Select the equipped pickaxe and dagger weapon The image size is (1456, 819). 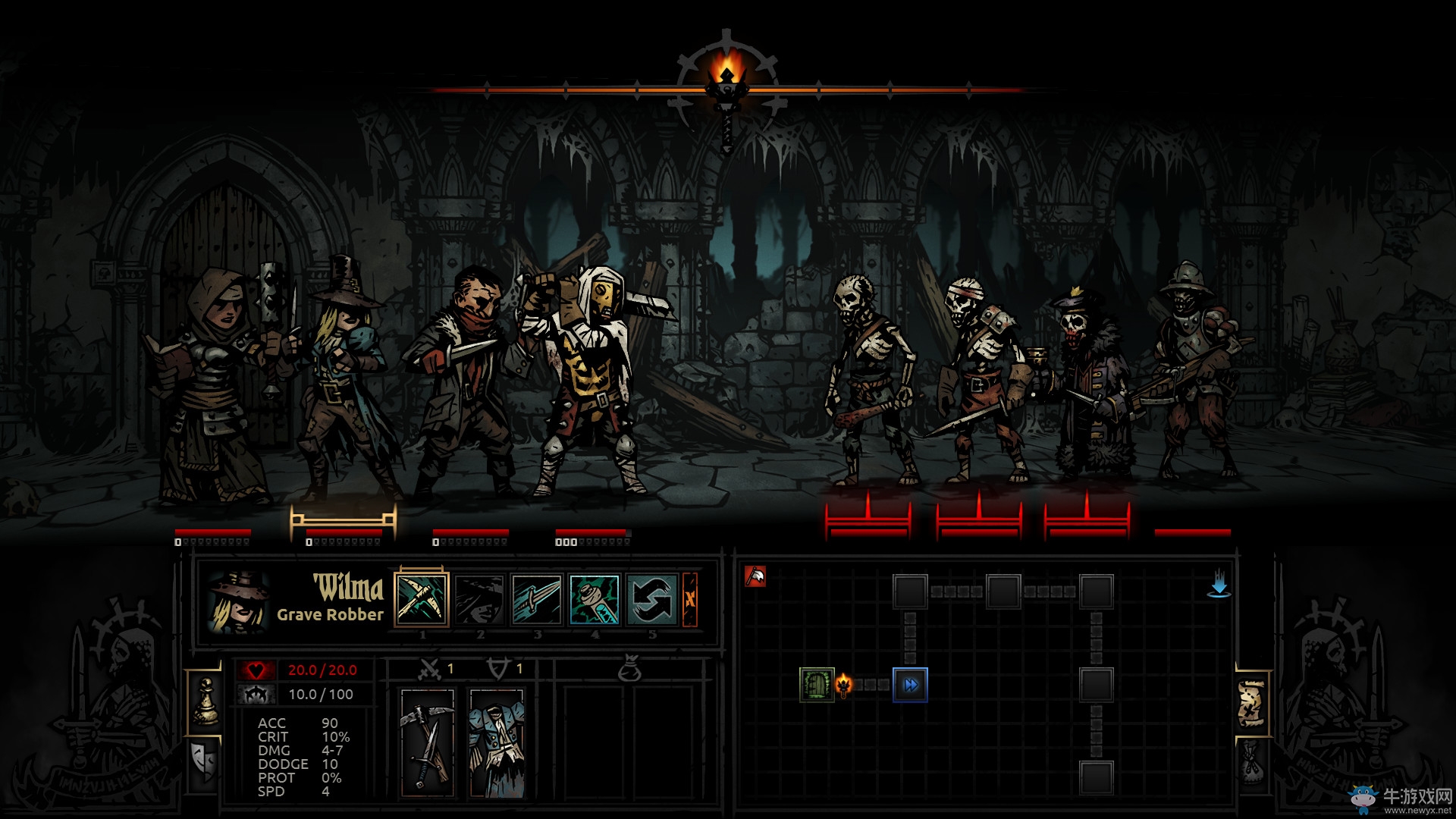click(x=428, y=742)
